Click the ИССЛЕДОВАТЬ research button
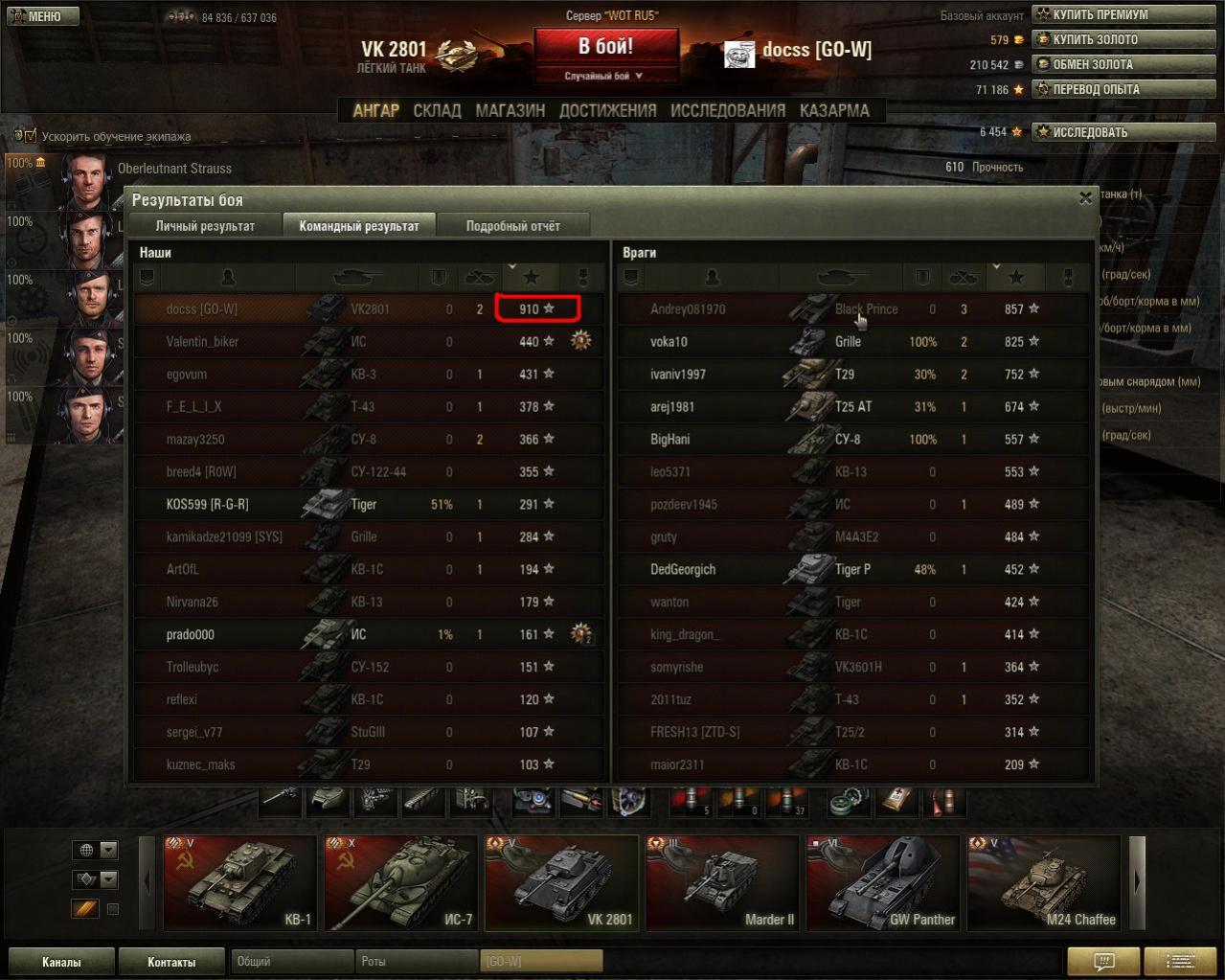 coord(1090,132)
